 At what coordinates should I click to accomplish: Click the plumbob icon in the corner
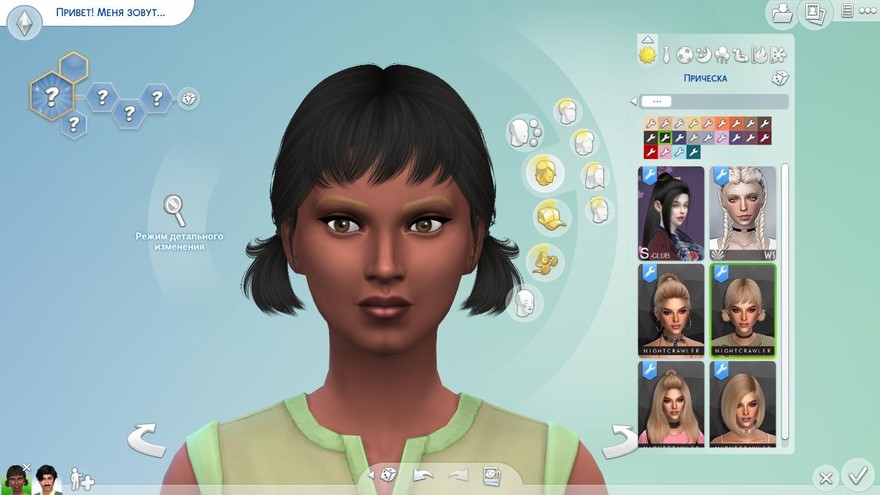click(x=24, y=21)
